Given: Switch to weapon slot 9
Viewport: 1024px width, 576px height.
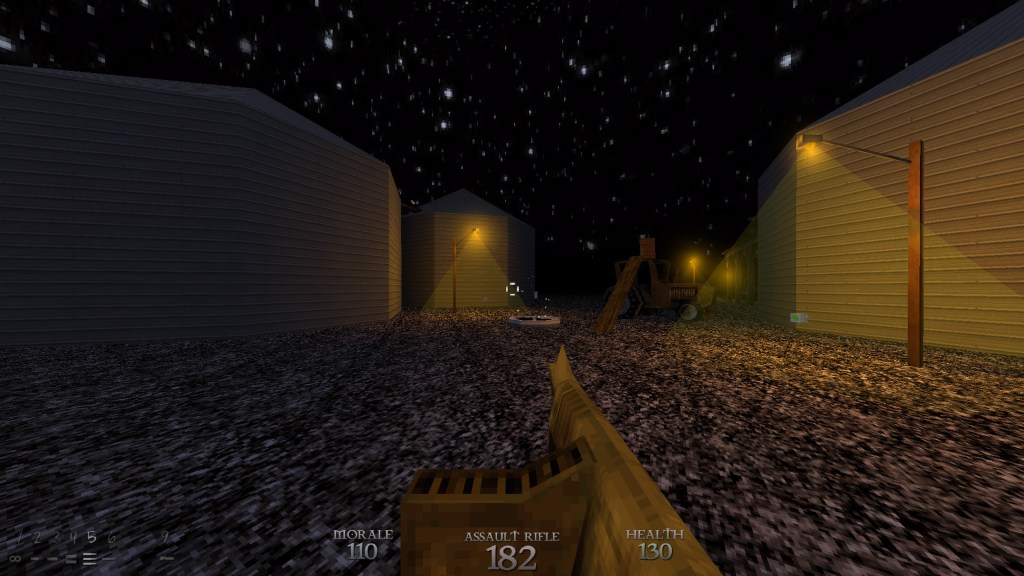Looking at the screenshot, I should (x=166, y=538).
